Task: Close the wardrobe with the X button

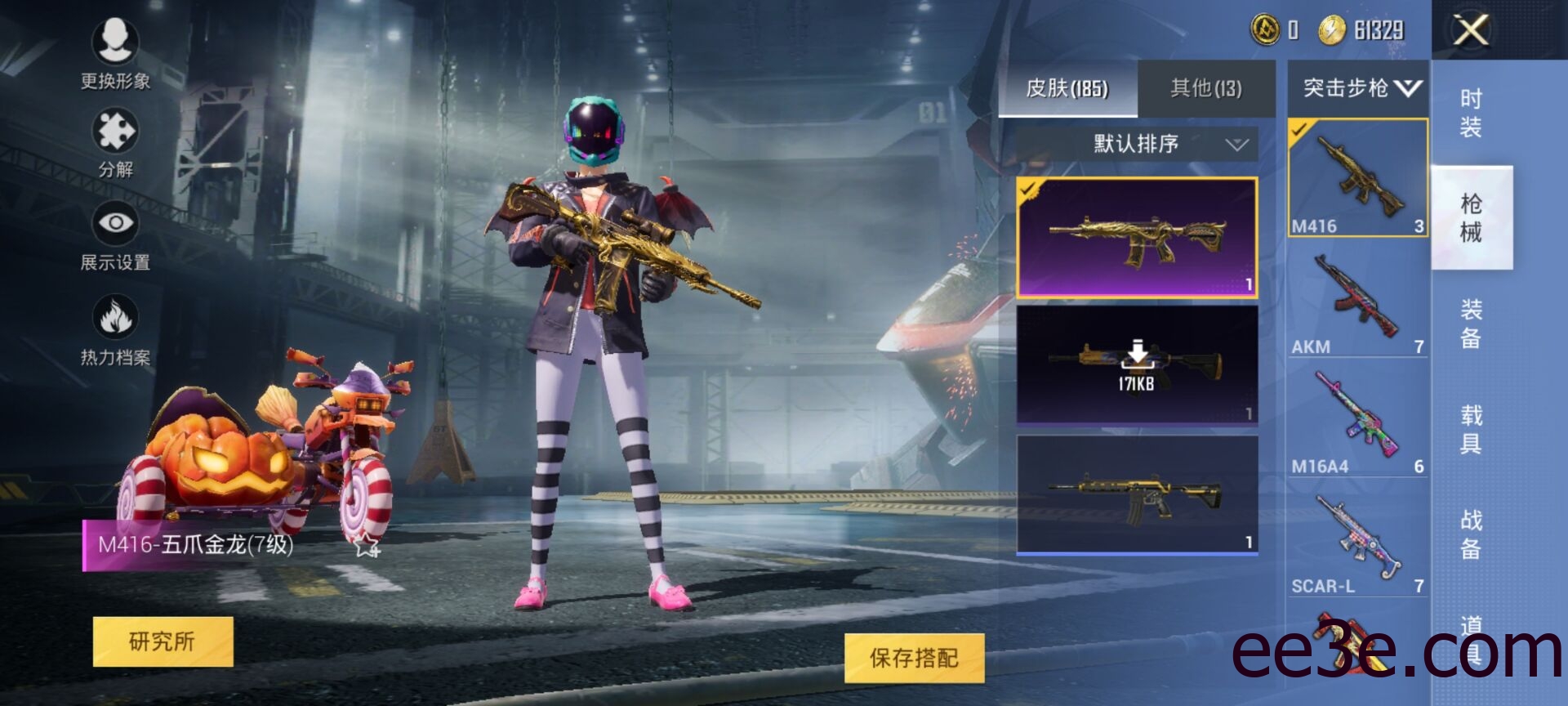Action: click(1471, 31)
